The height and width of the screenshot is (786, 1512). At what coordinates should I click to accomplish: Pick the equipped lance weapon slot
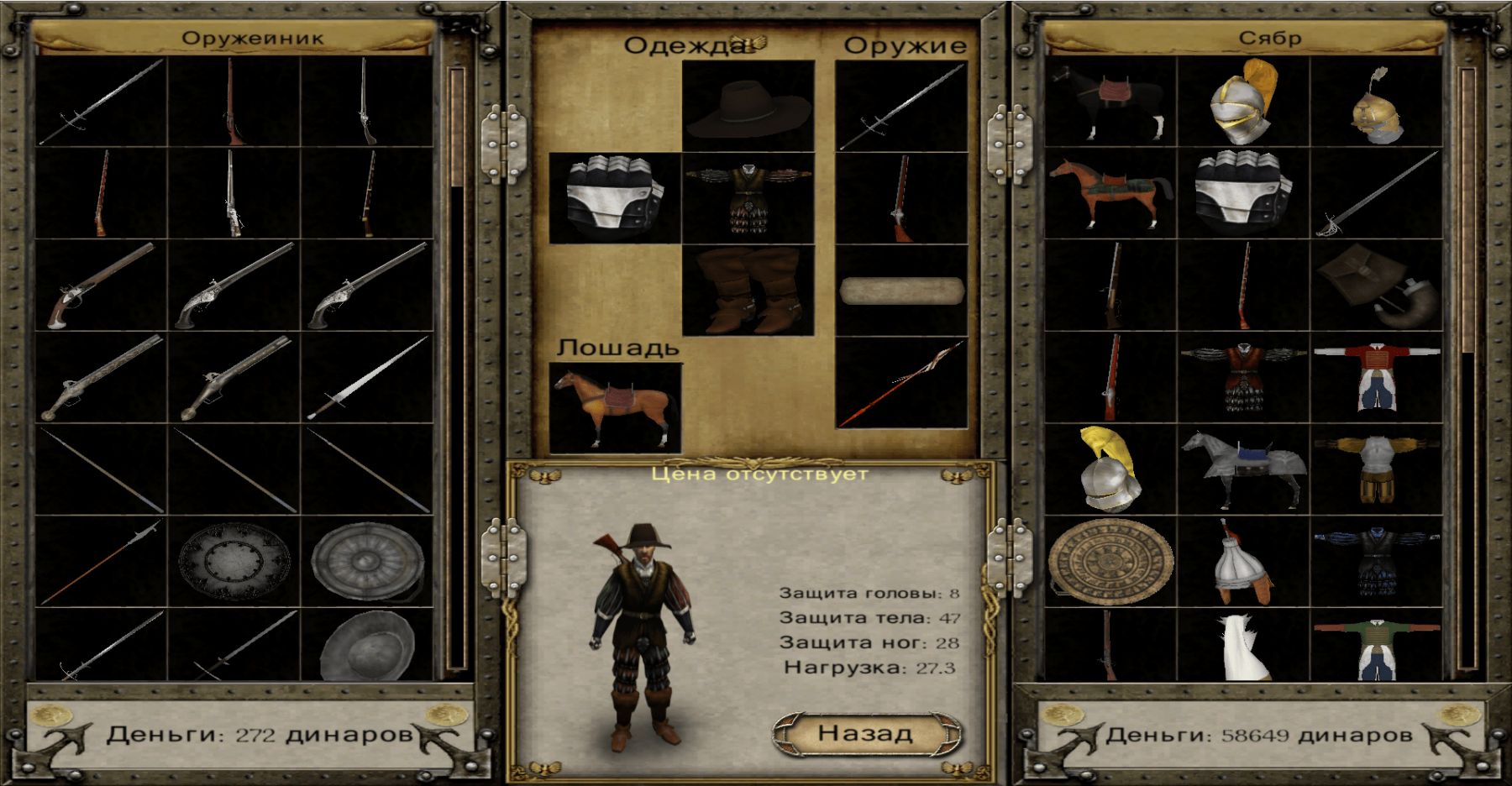pyautogui.click(x=901, y=383)
